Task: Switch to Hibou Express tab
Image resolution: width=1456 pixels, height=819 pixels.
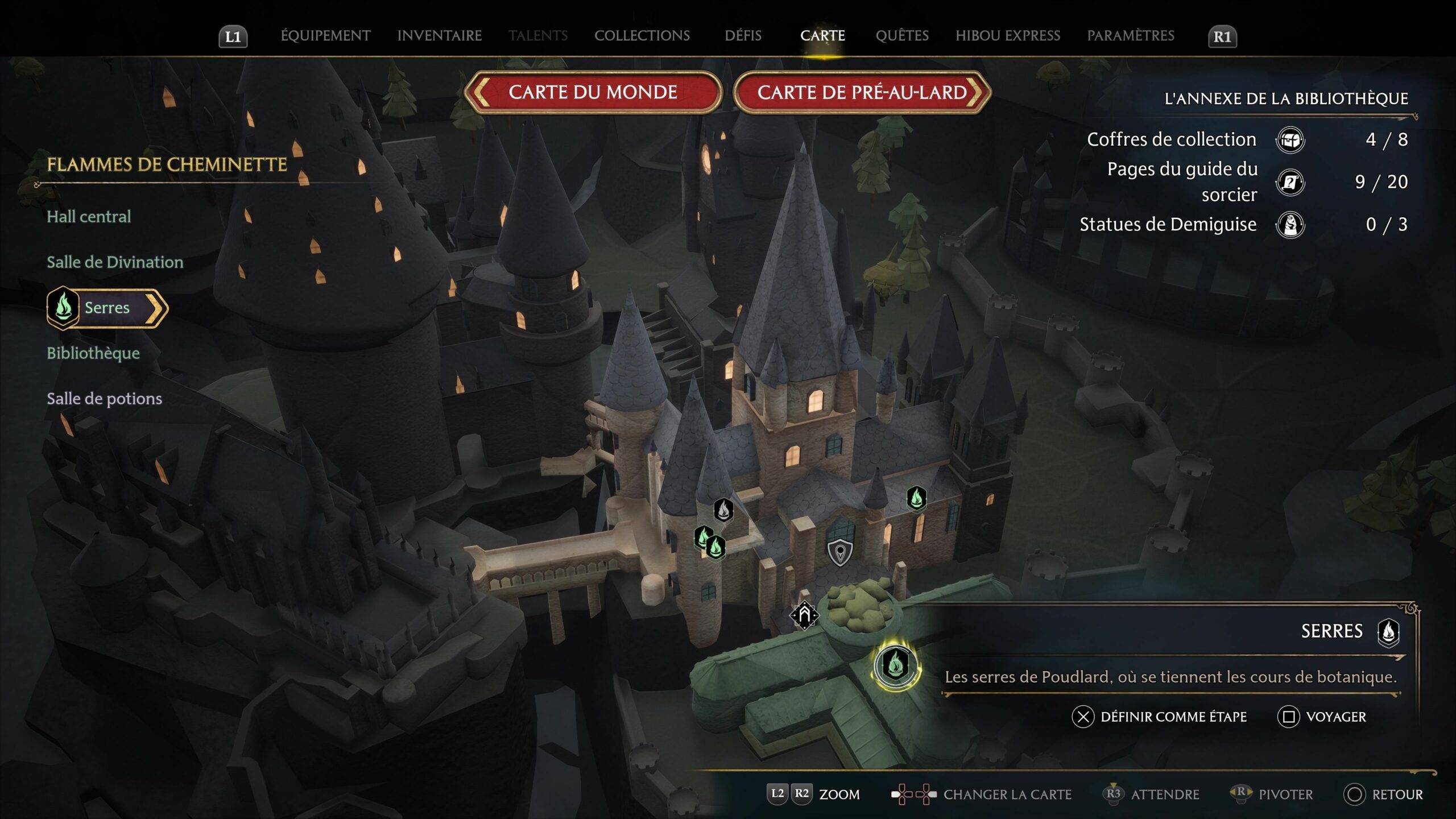Action: coord(1008,36)
